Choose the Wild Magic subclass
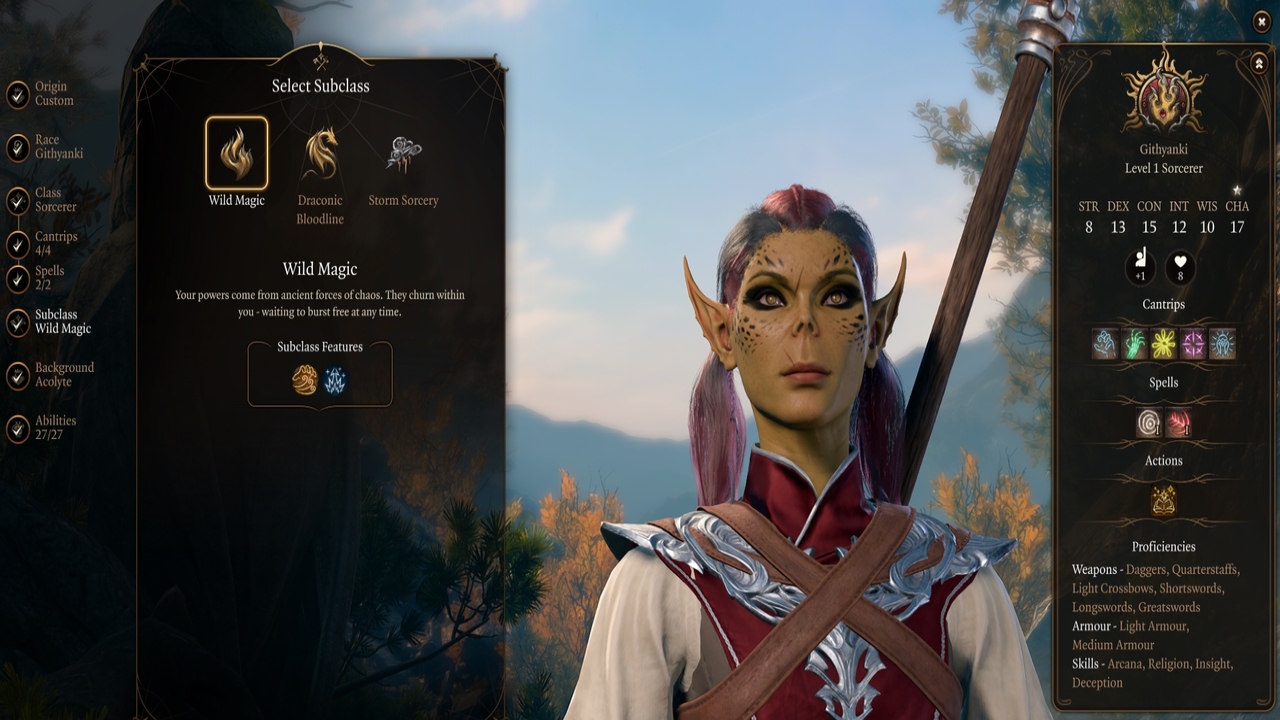 tap(237, 154)
